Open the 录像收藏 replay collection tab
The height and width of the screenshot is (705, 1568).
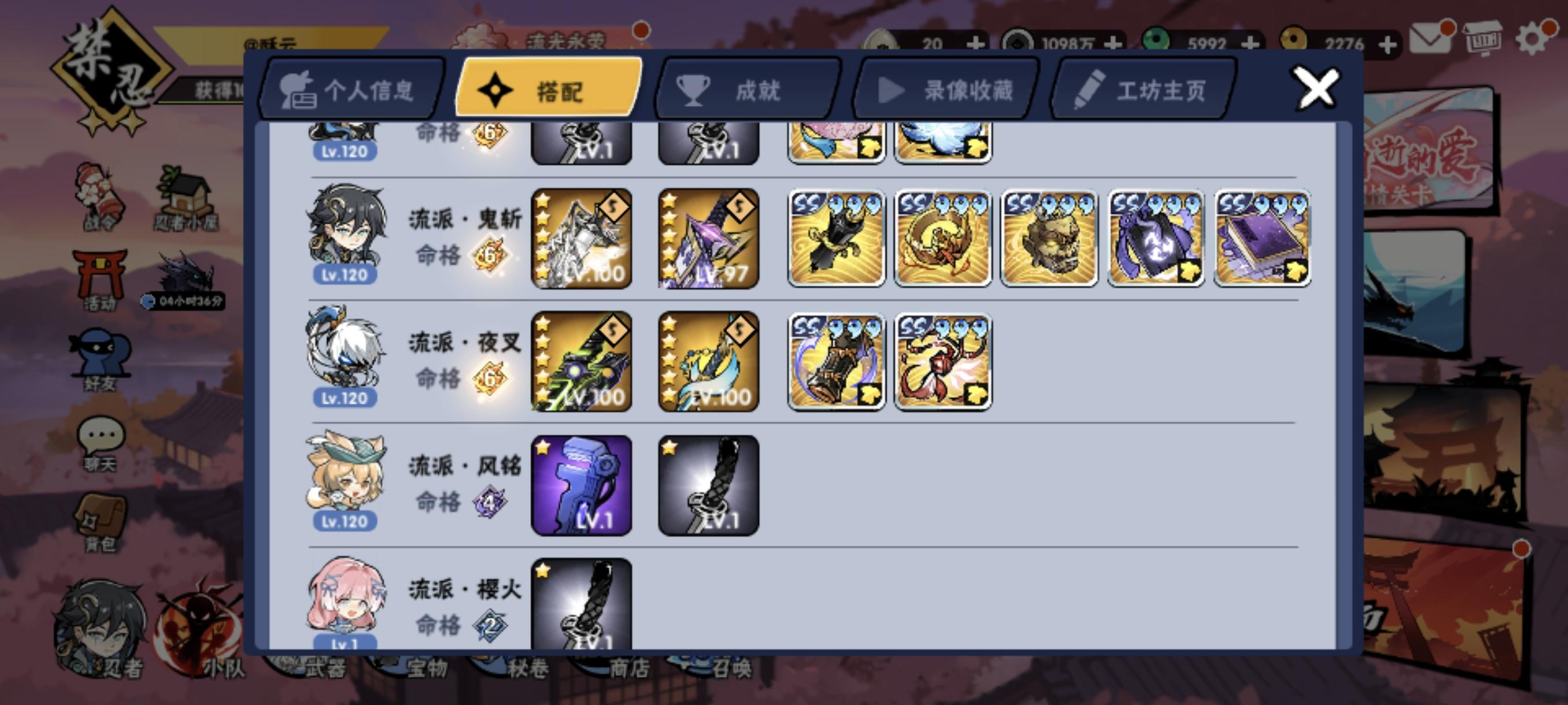(x=946, y=90)
